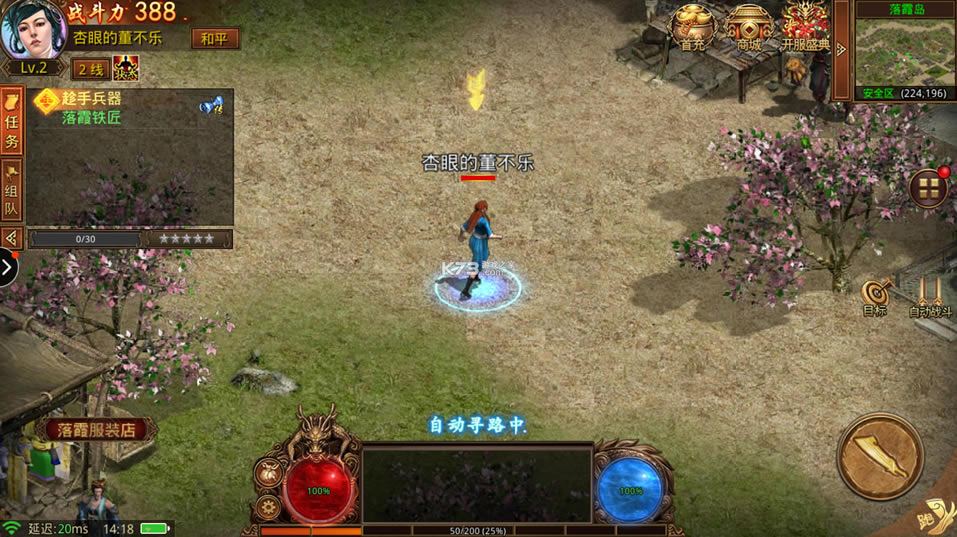The width and height of the screenshot is (957, 537).
Task: Open the four-square grid menu button
Action: click(929, 188)
